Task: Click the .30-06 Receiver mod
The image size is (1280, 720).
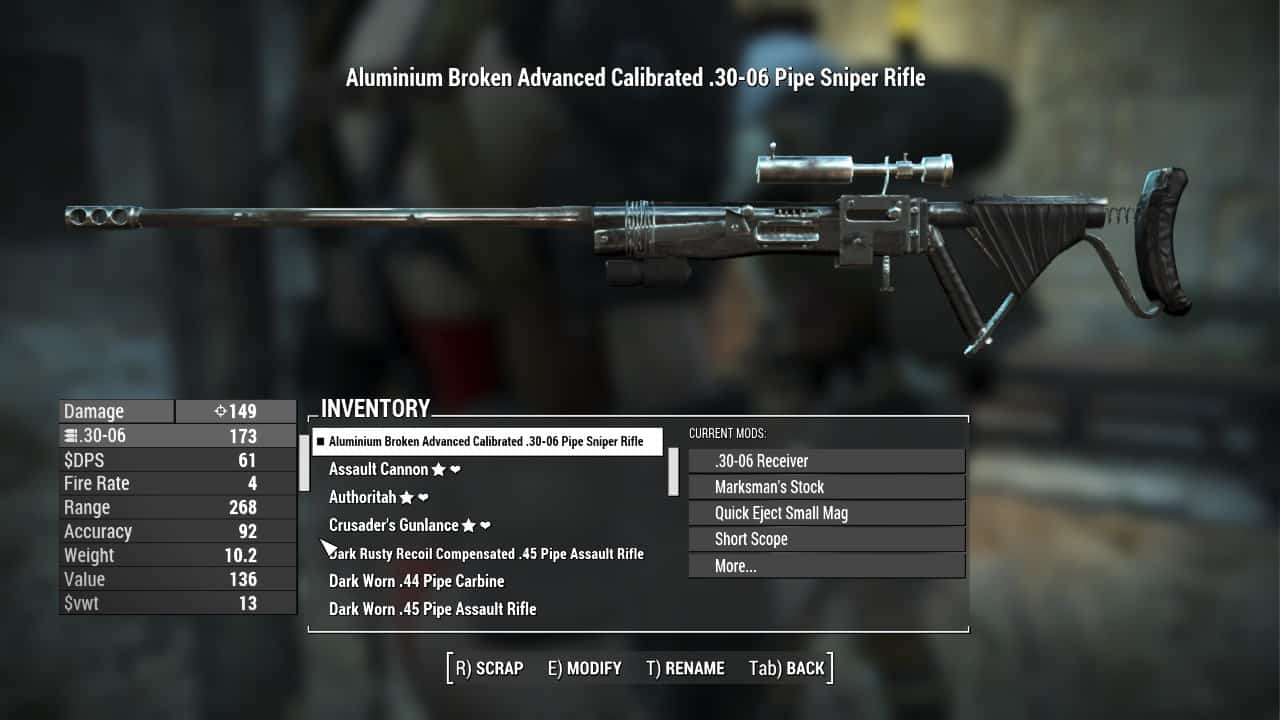Action: 826,461
